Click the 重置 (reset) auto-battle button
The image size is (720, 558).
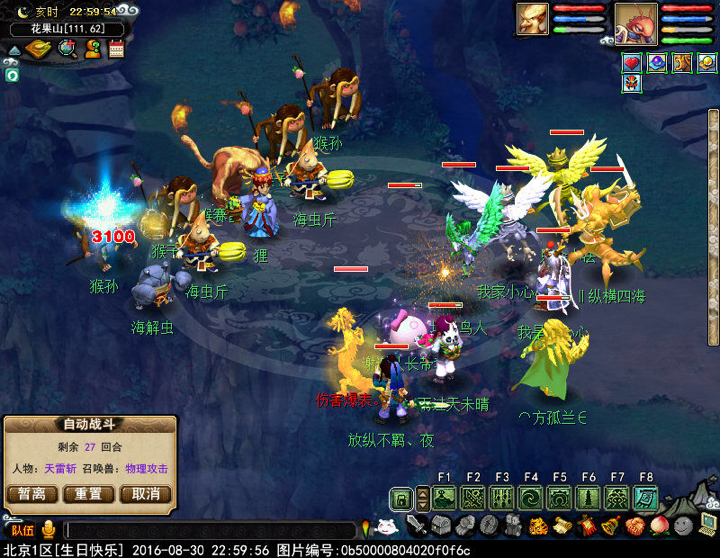88,494
